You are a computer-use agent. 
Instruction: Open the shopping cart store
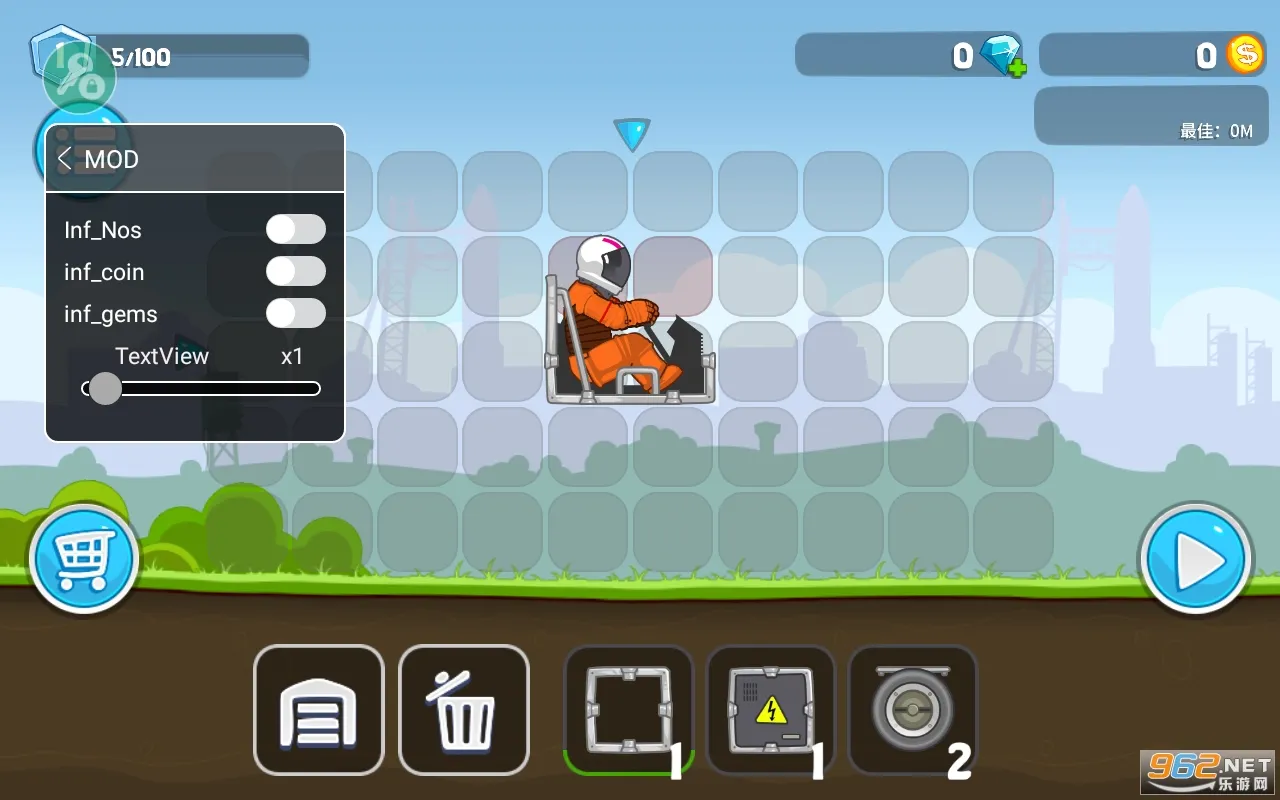point(84,559)
